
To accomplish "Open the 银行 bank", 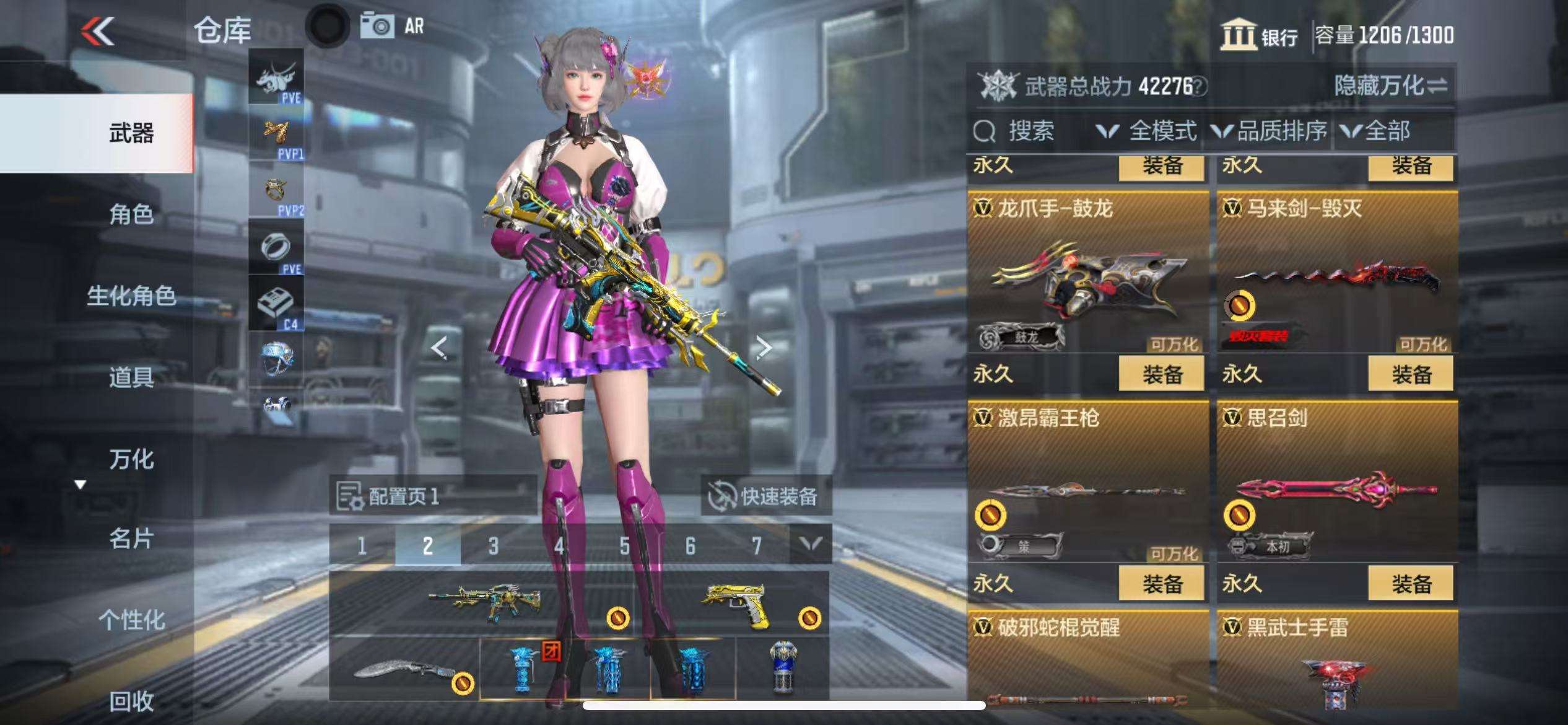I will (x=1260, y=35).
